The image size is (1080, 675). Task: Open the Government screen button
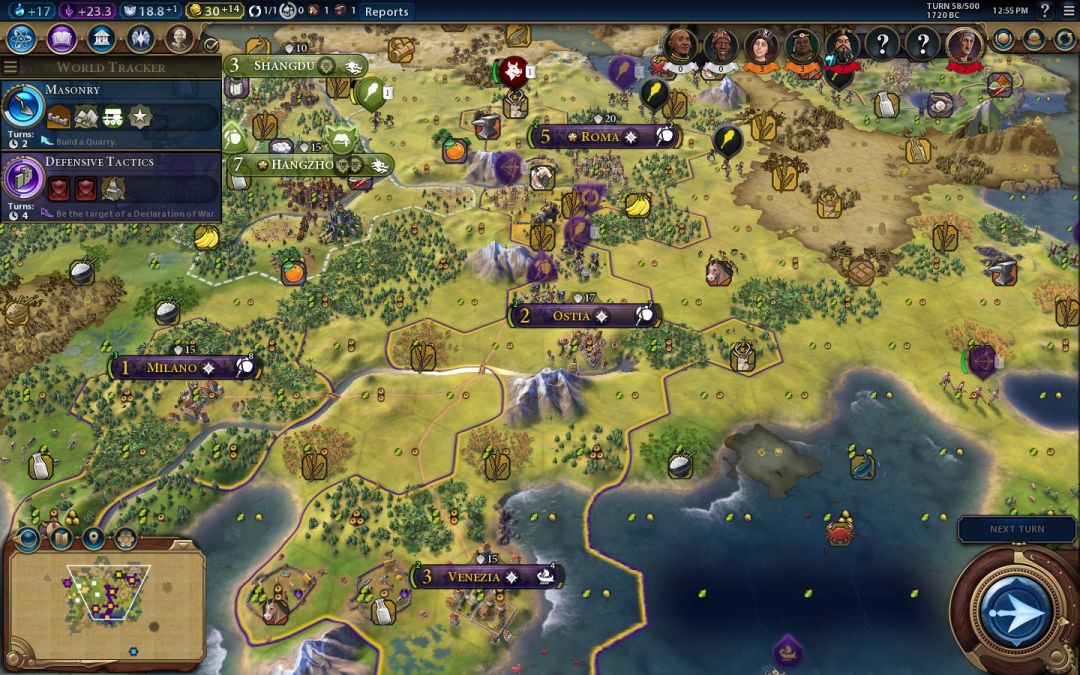coord(100,39)
